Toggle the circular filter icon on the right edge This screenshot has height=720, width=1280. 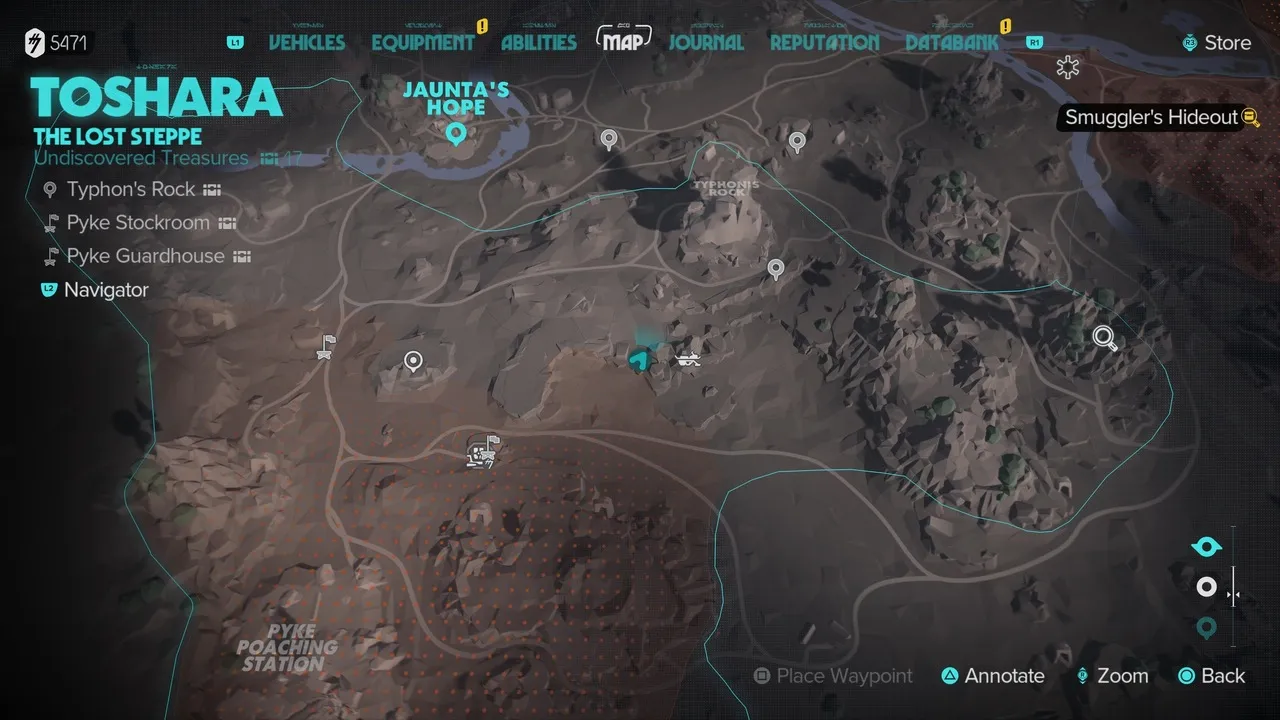1205,587
